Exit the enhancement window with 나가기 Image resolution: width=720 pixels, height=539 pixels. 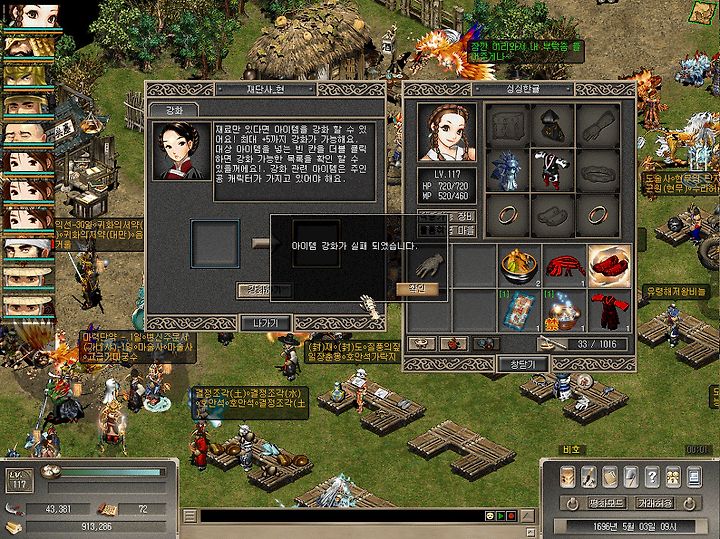[x=265, y=322]
